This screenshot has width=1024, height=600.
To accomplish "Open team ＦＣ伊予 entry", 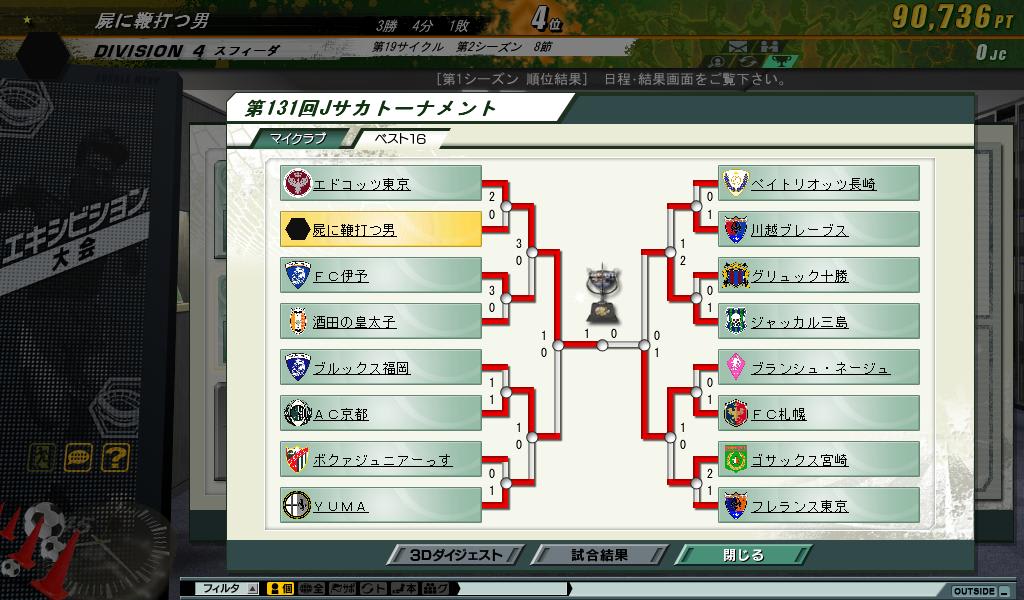I will tap(381, 276).
